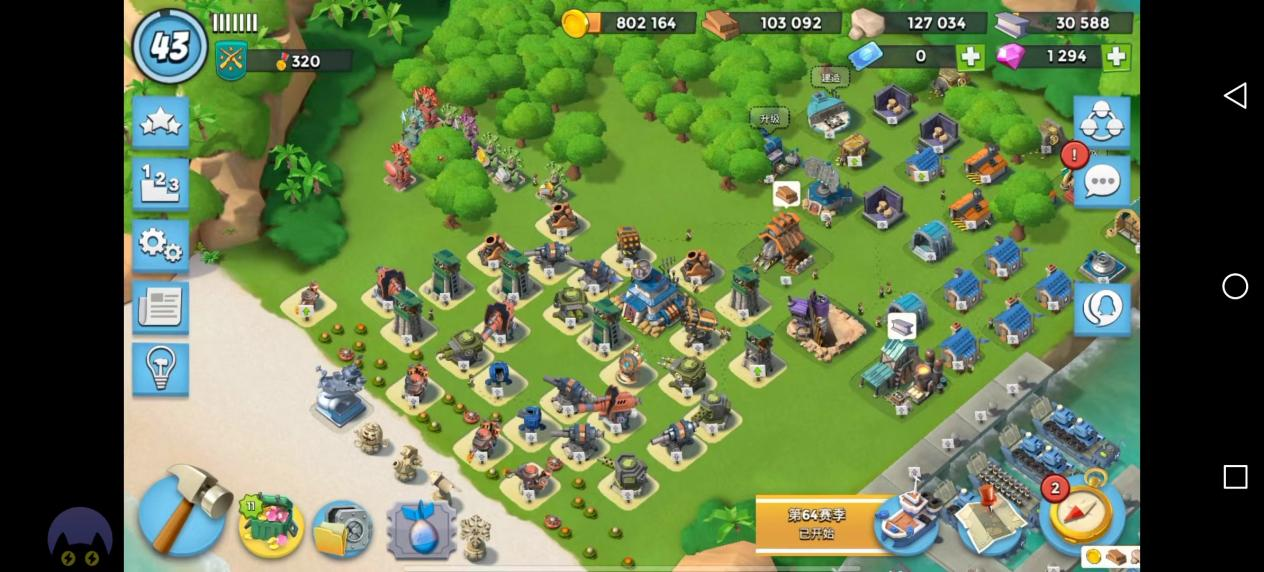The width and height of the screenshot is (1264, 572).
Task: Open the Season 64 banner
Action: 814,523
